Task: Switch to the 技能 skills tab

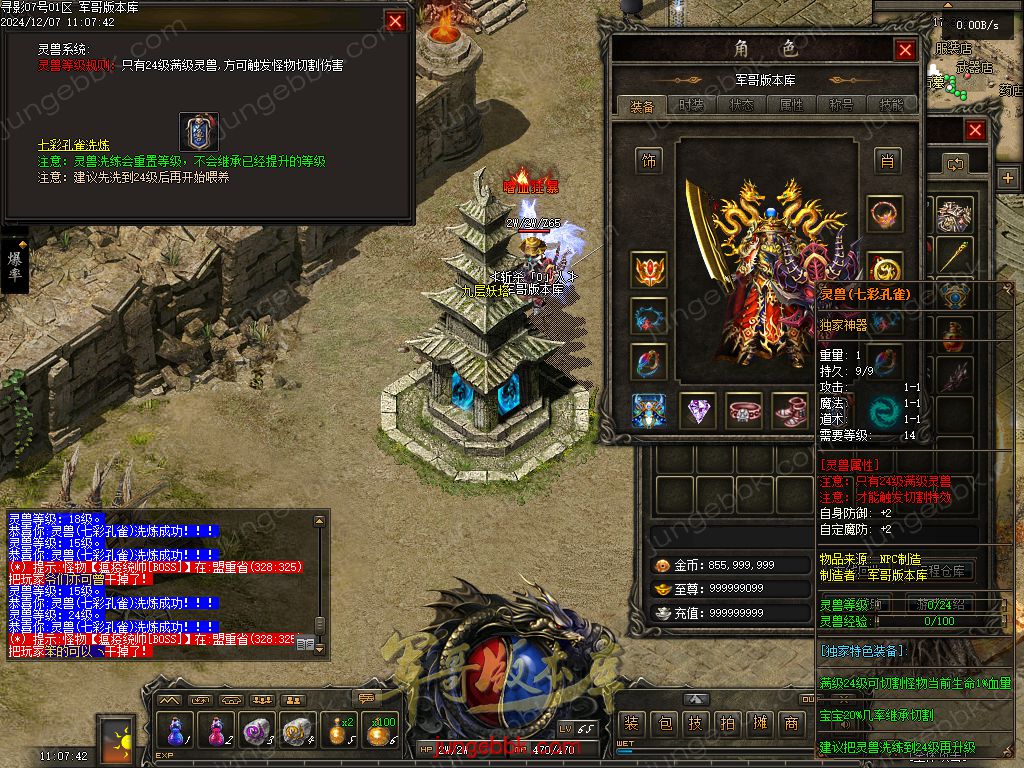Action: pos(891,105)
